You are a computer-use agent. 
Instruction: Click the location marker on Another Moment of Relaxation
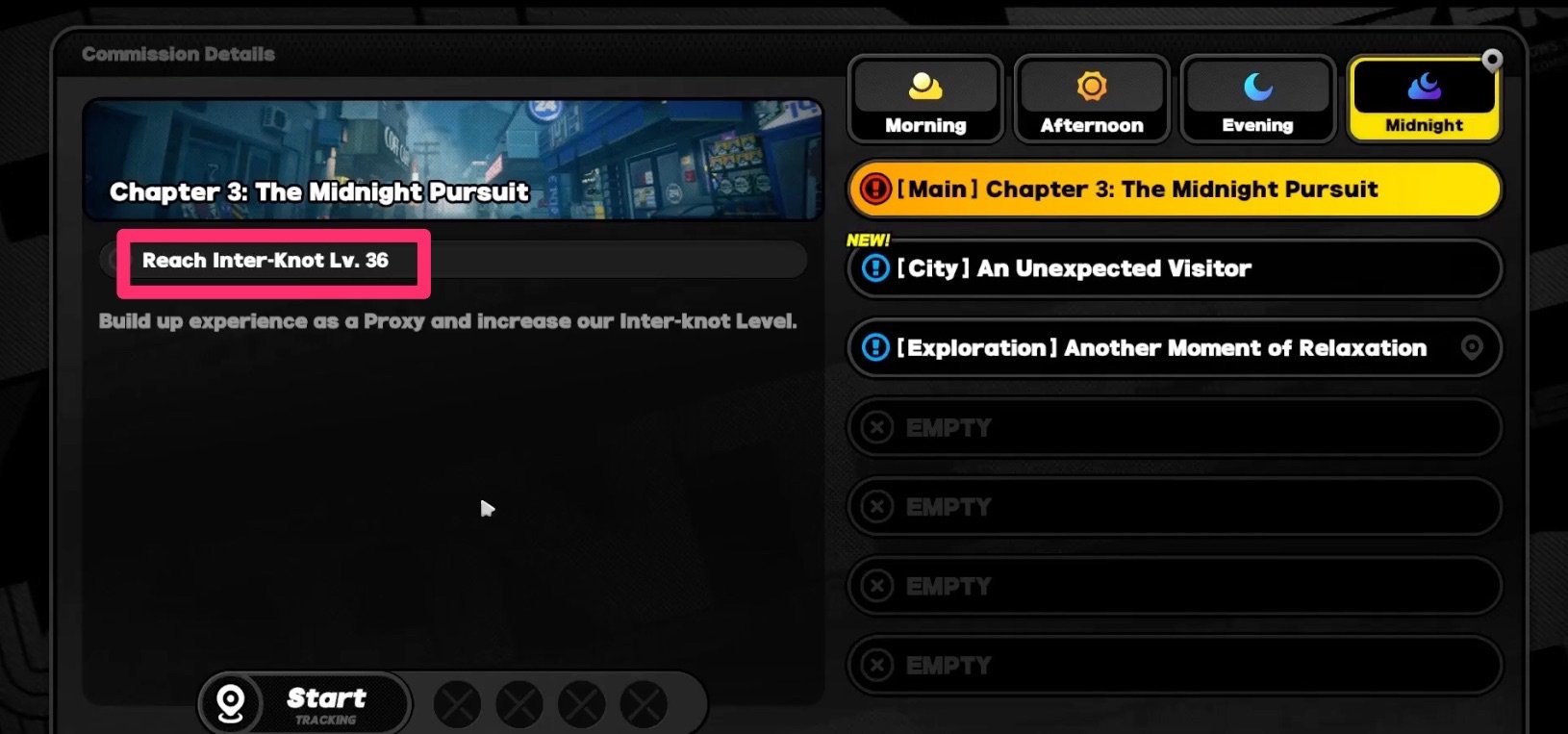[x=1474, y=348]
